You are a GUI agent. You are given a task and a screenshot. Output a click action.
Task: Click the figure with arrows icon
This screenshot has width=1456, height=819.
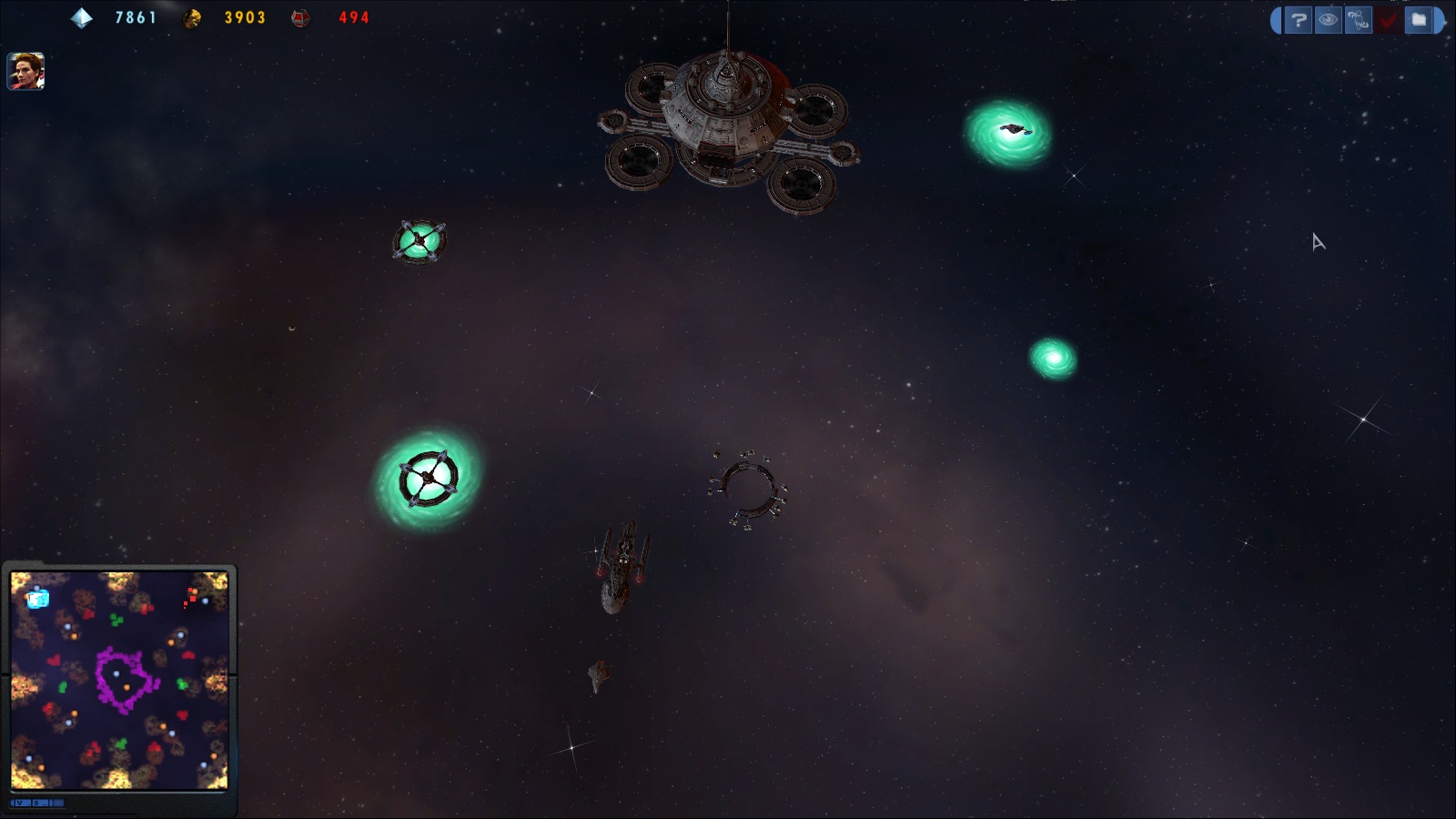click(x=1359, y=20)
